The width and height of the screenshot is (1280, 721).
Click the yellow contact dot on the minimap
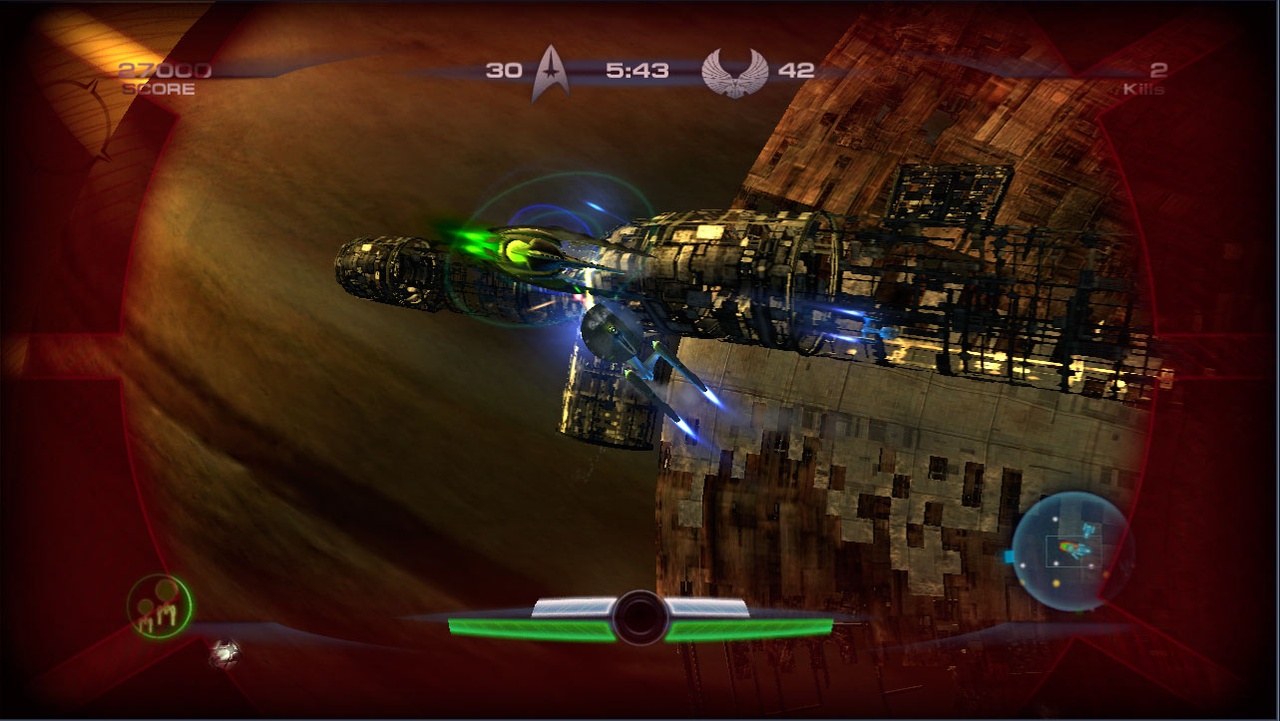[x=1056, y=583]
